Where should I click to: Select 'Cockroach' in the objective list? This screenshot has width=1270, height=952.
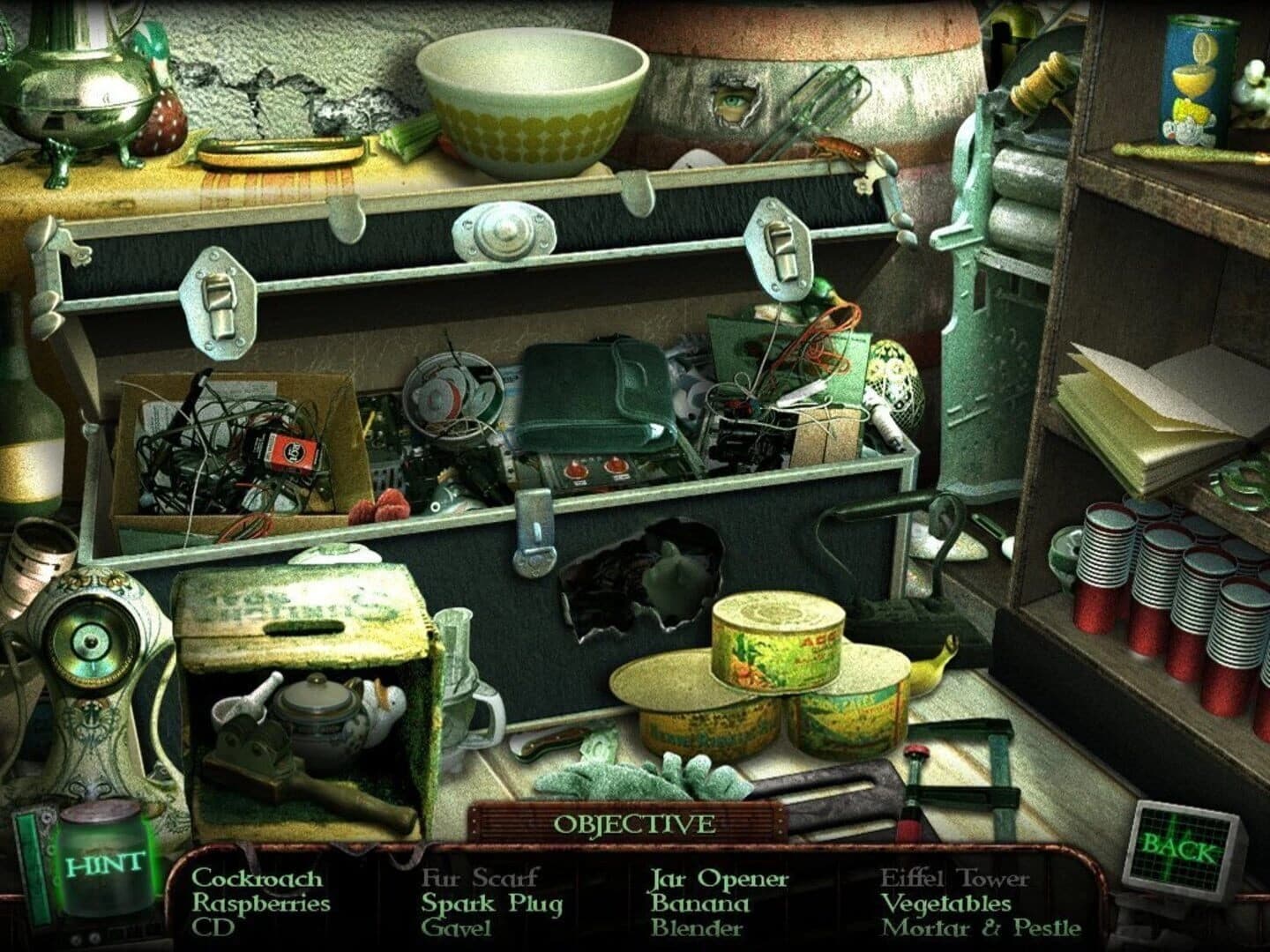point(258,880)
